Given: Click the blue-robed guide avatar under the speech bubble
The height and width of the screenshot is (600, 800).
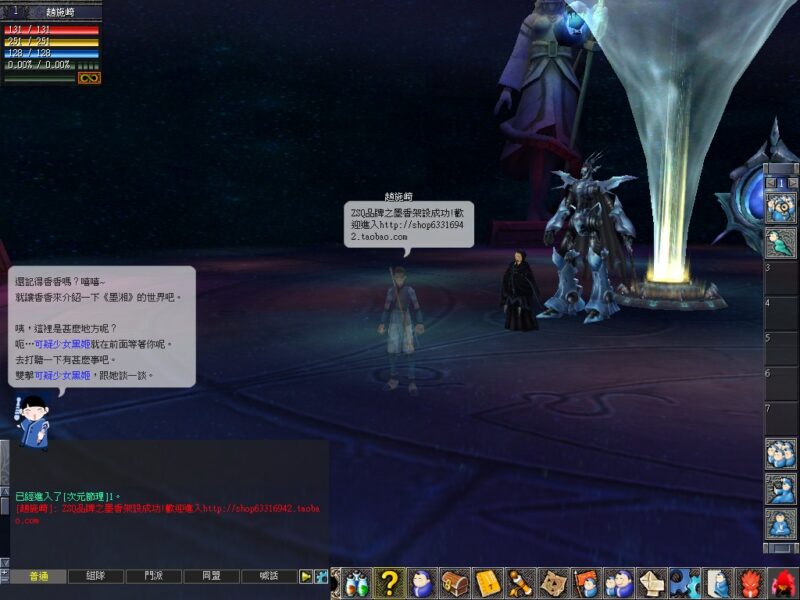Looking at the screenshot, I should pos(33,419).
